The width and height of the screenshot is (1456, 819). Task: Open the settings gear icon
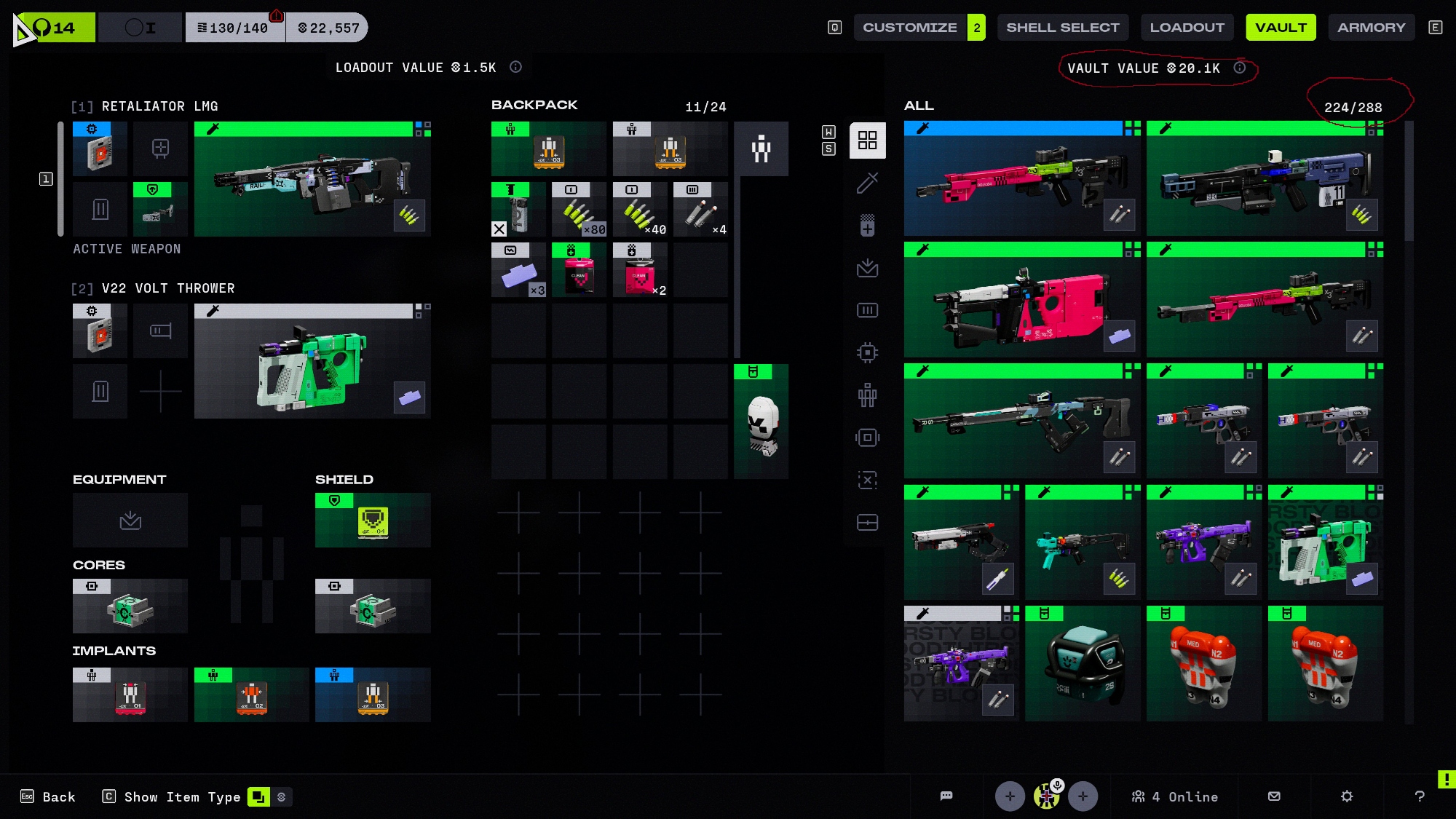pos(1347,796)
